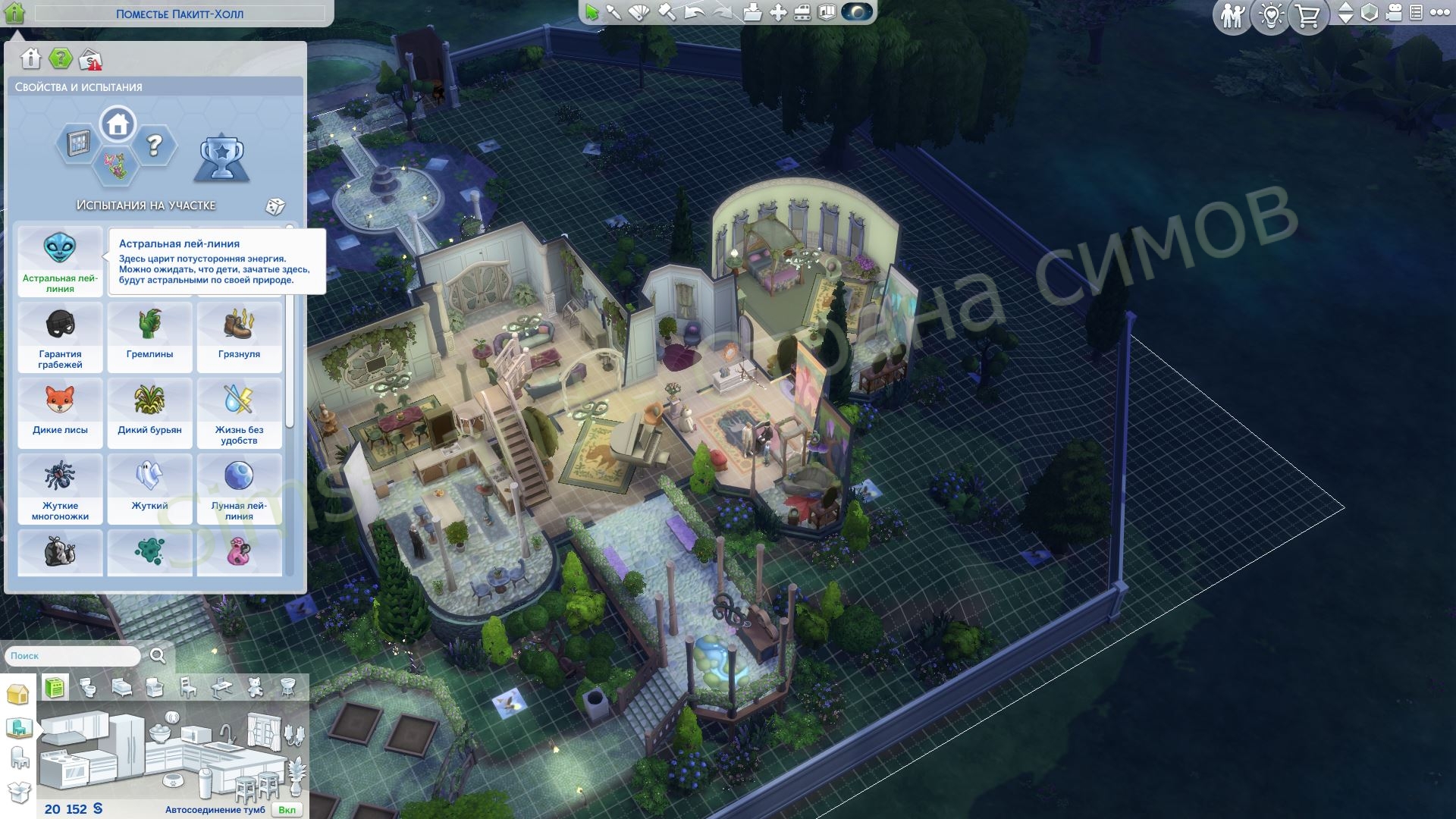Open the question mark lot traits hexagon

click(155, 145)
